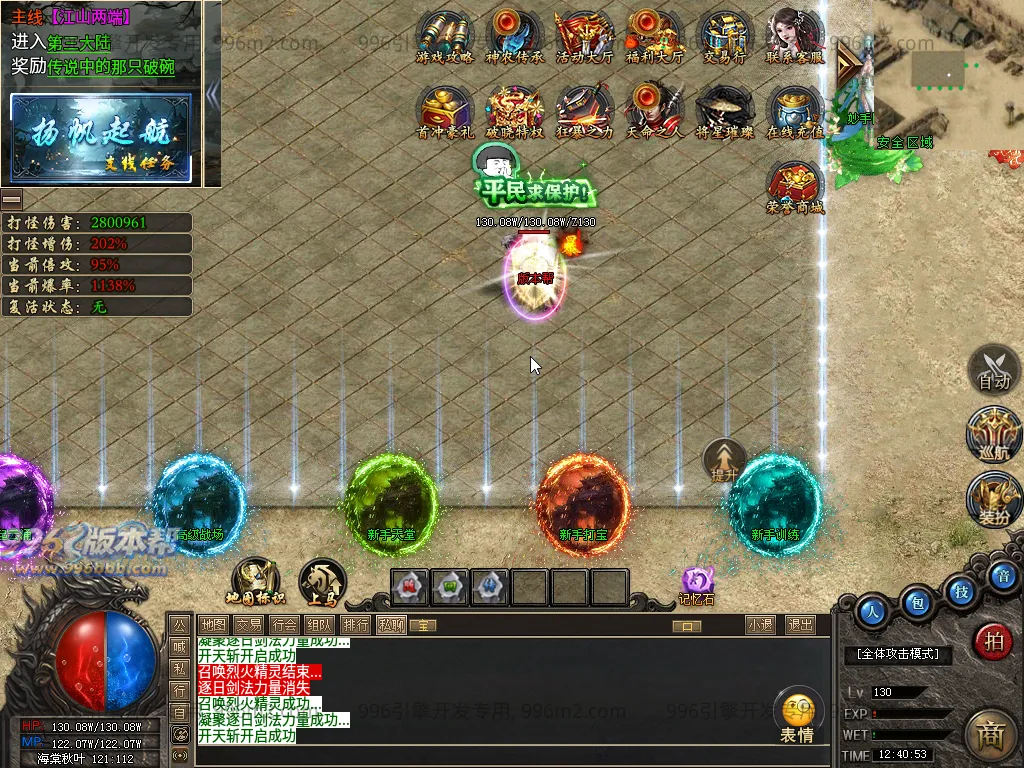Open the 技 skills button
Image resolution: width=1024 pixels, height=768 pixels.
coord(961,591)
